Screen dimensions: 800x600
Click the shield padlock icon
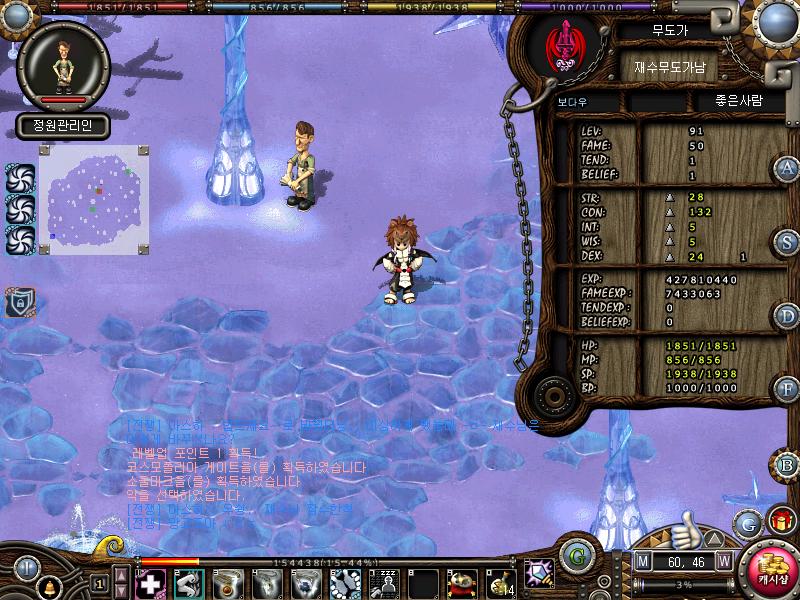pyautogui.click(x=20, y=301)
